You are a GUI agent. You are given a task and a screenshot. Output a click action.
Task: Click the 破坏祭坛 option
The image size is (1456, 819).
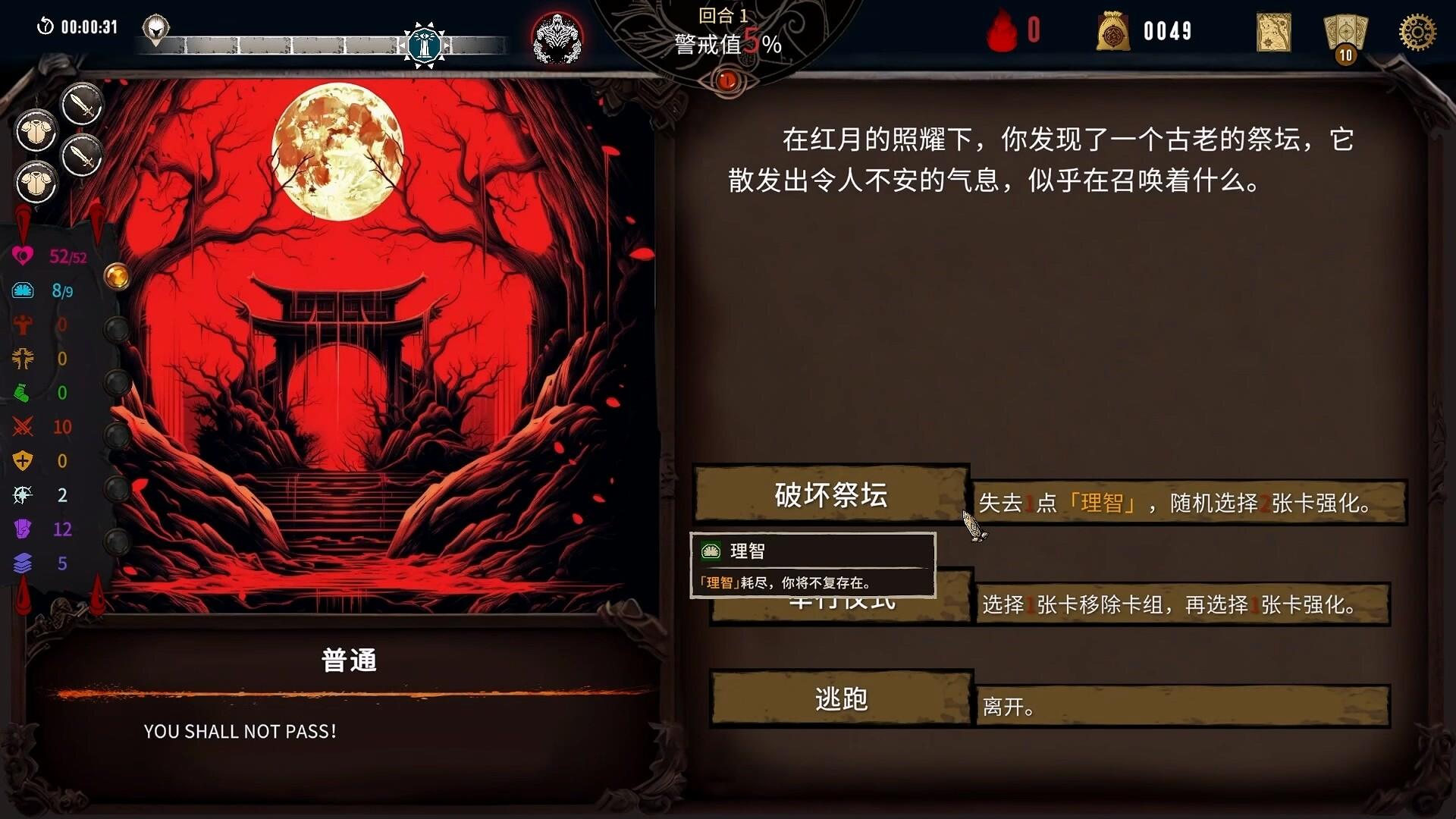[x=829, y=495]
